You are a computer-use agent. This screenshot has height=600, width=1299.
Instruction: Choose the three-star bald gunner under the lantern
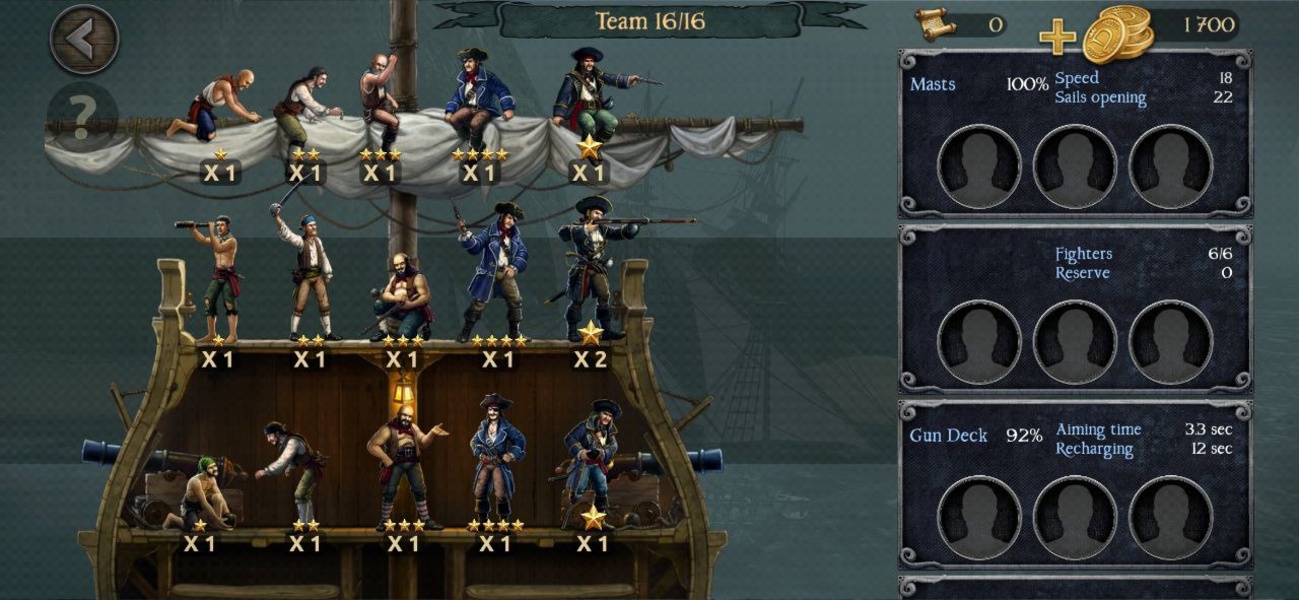[x=402, y=470]
